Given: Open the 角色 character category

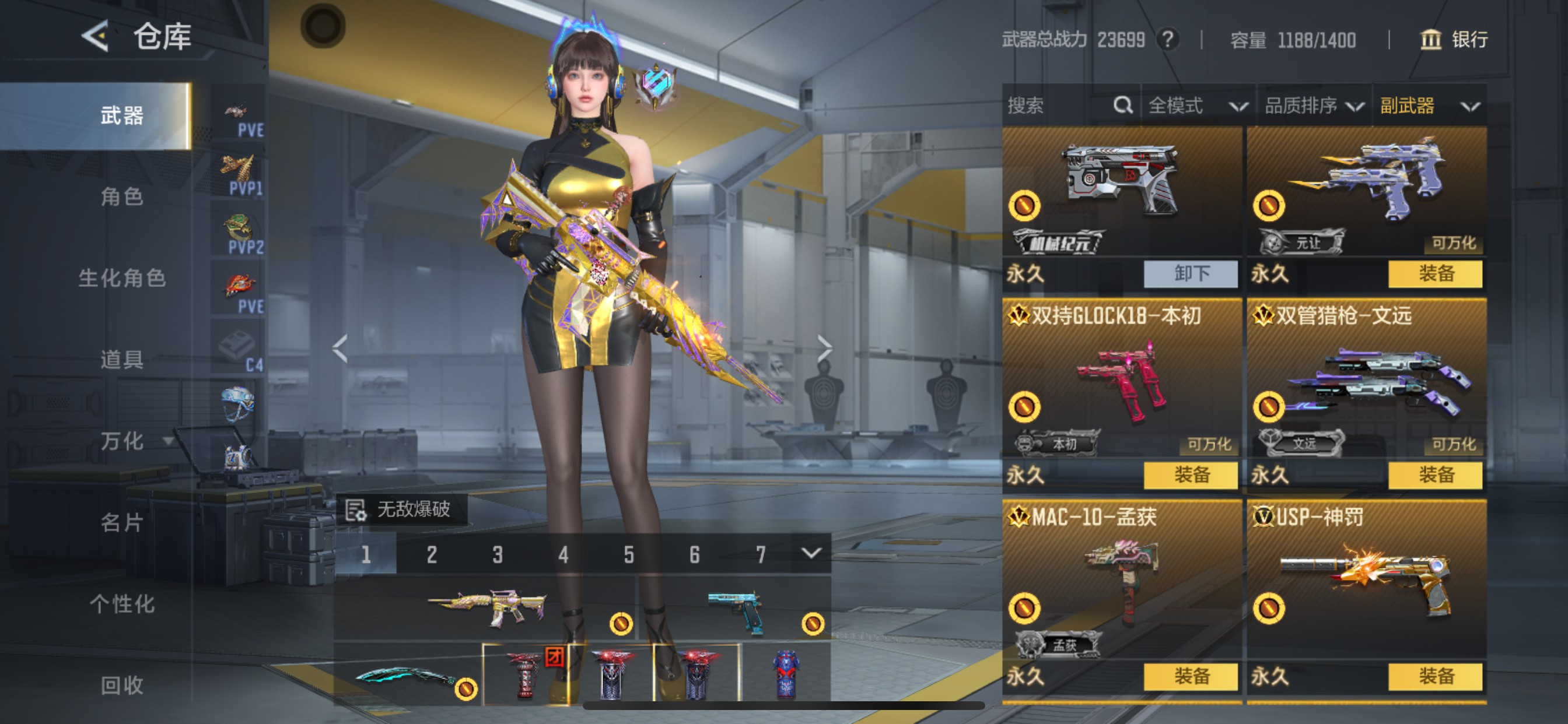Looking at the screenshot, I should coord(122,196).
